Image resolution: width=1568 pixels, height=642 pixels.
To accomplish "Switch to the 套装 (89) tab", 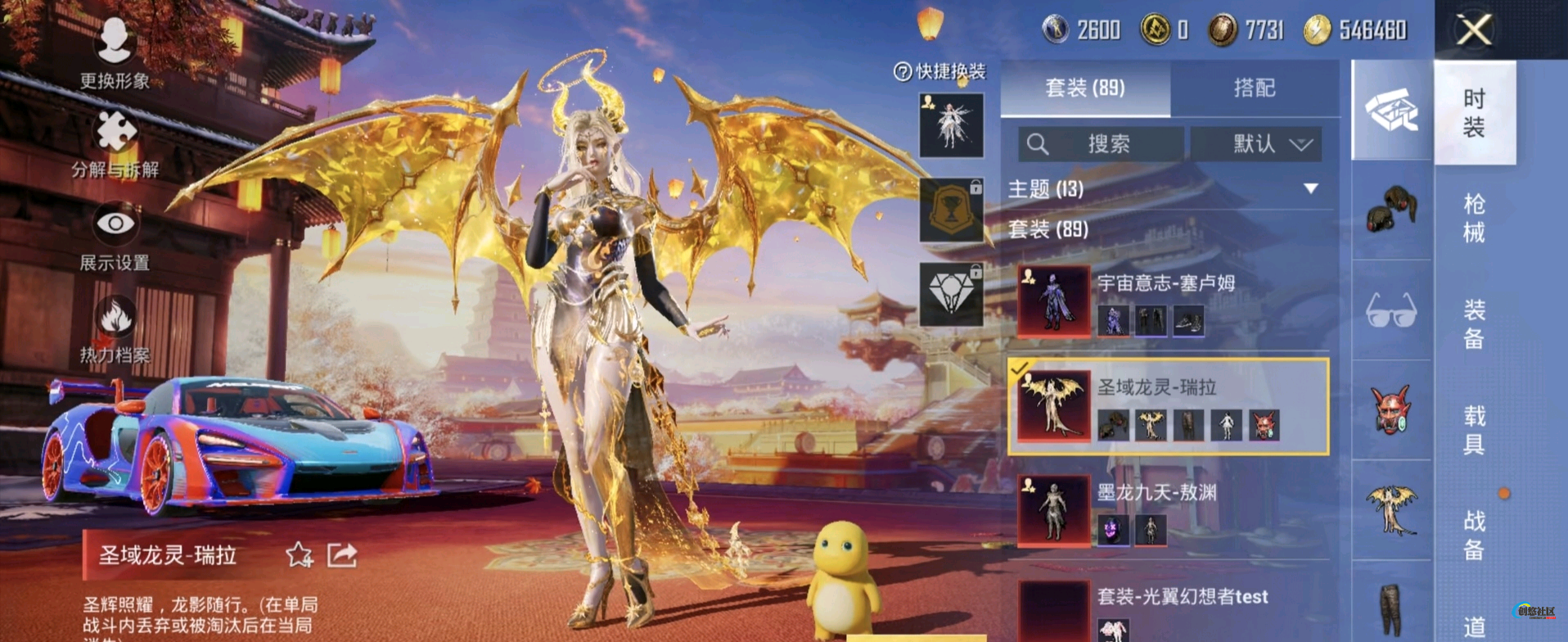I will tap(1085, 88).
